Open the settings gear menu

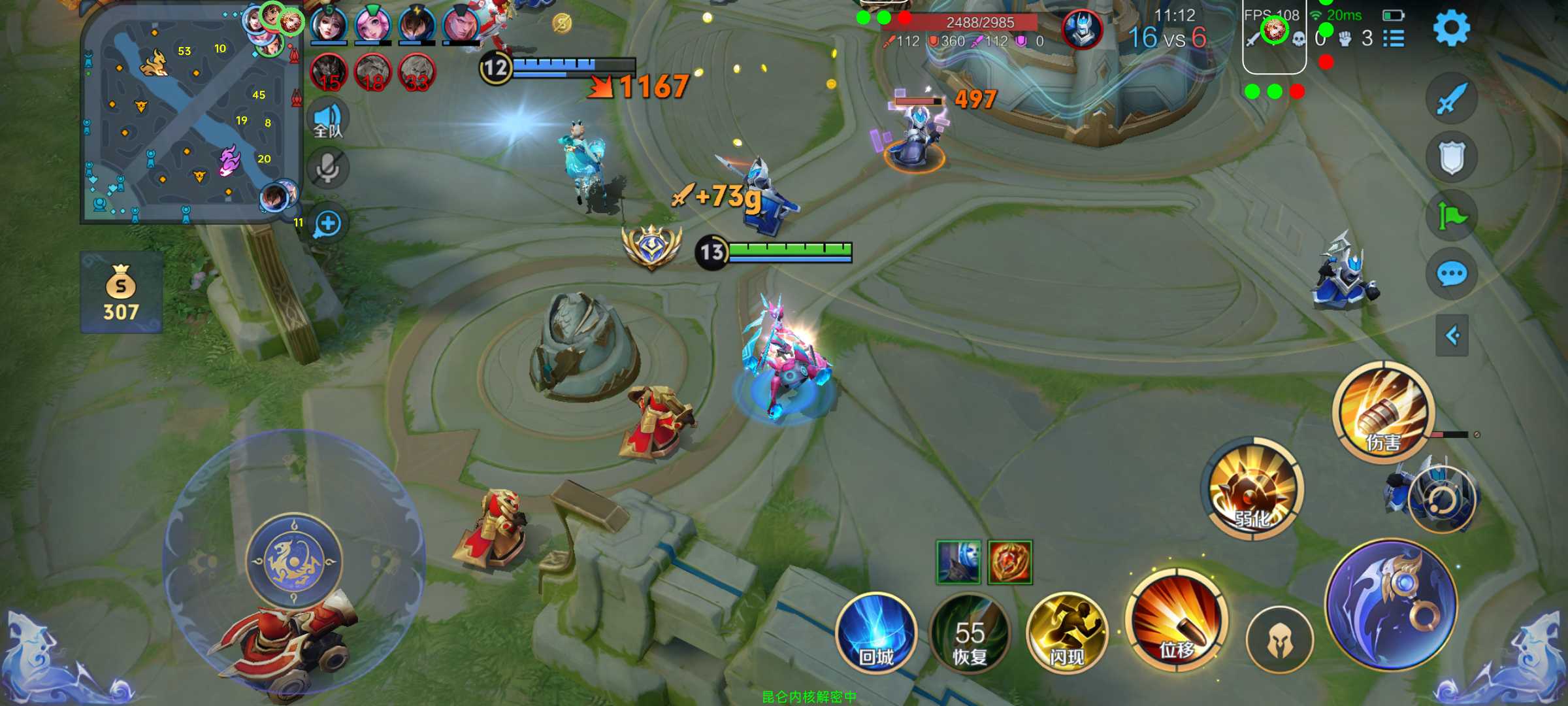click(1451, 27)
